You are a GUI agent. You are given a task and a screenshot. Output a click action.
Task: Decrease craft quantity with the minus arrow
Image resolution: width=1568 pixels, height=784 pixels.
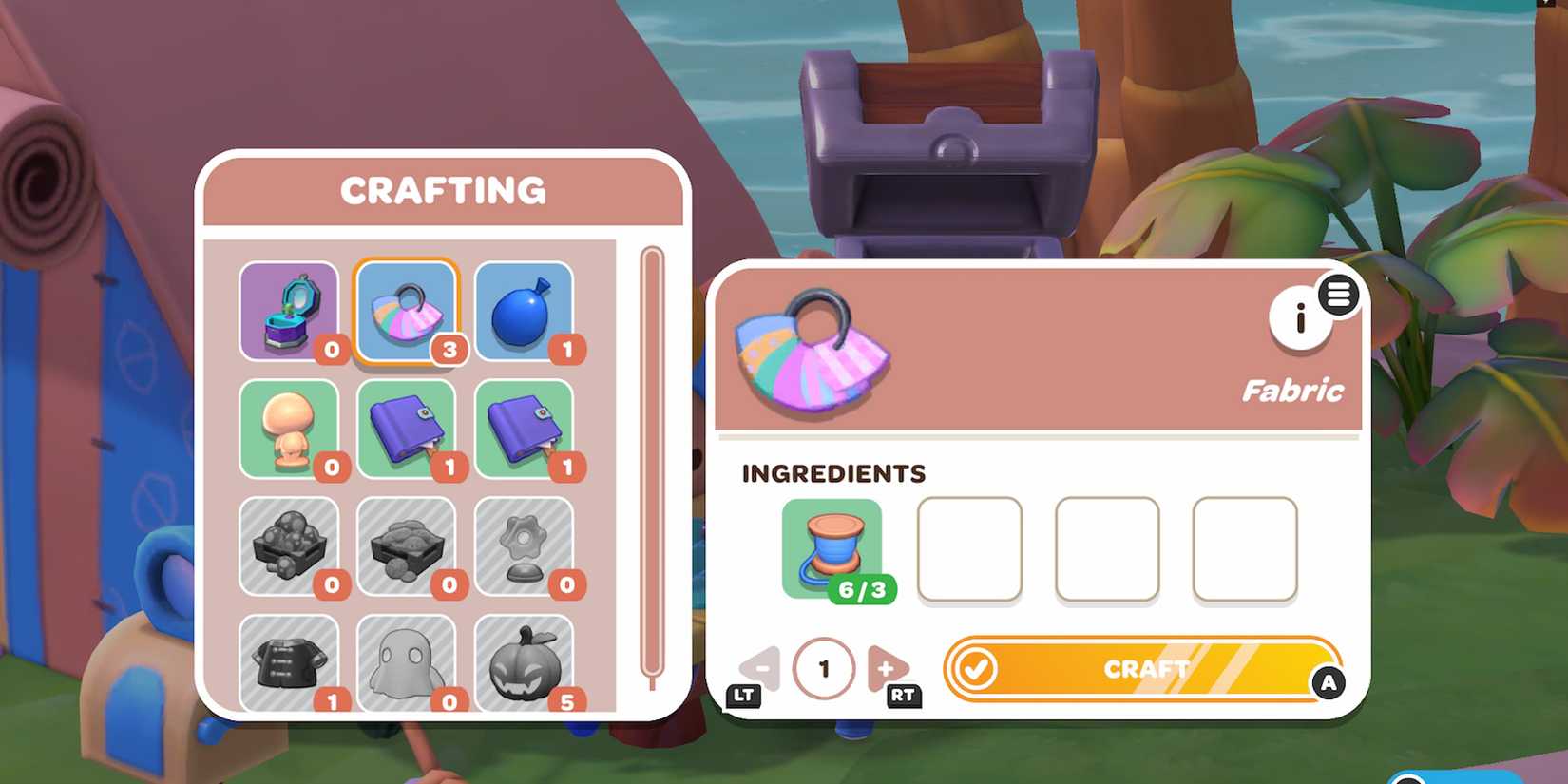click(761, 667)
